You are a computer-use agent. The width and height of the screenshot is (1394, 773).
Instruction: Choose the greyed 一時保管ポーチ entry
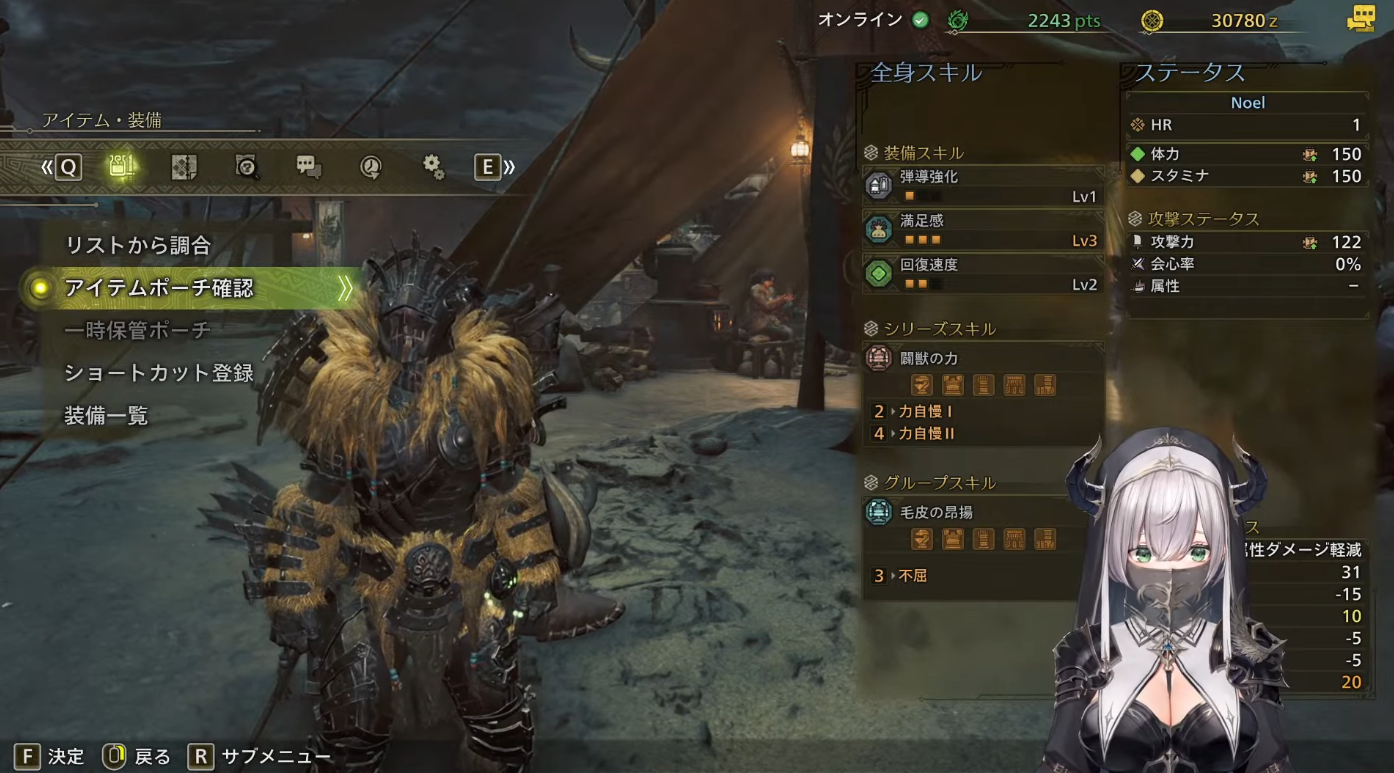(x=138, y=331)
